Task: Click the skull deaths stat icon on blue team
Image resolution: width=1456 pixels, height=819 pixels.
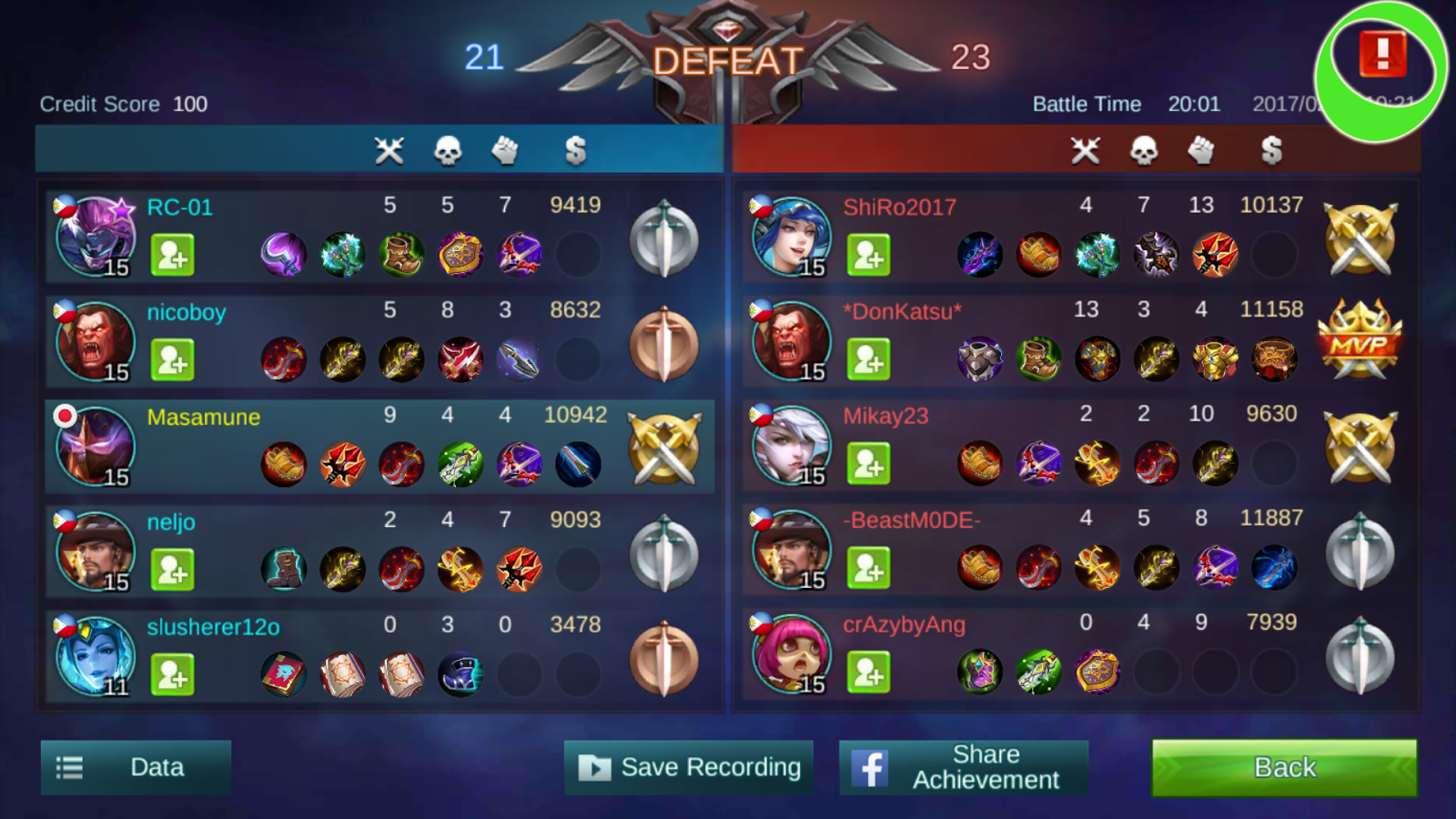Action: tap(448, 151)
